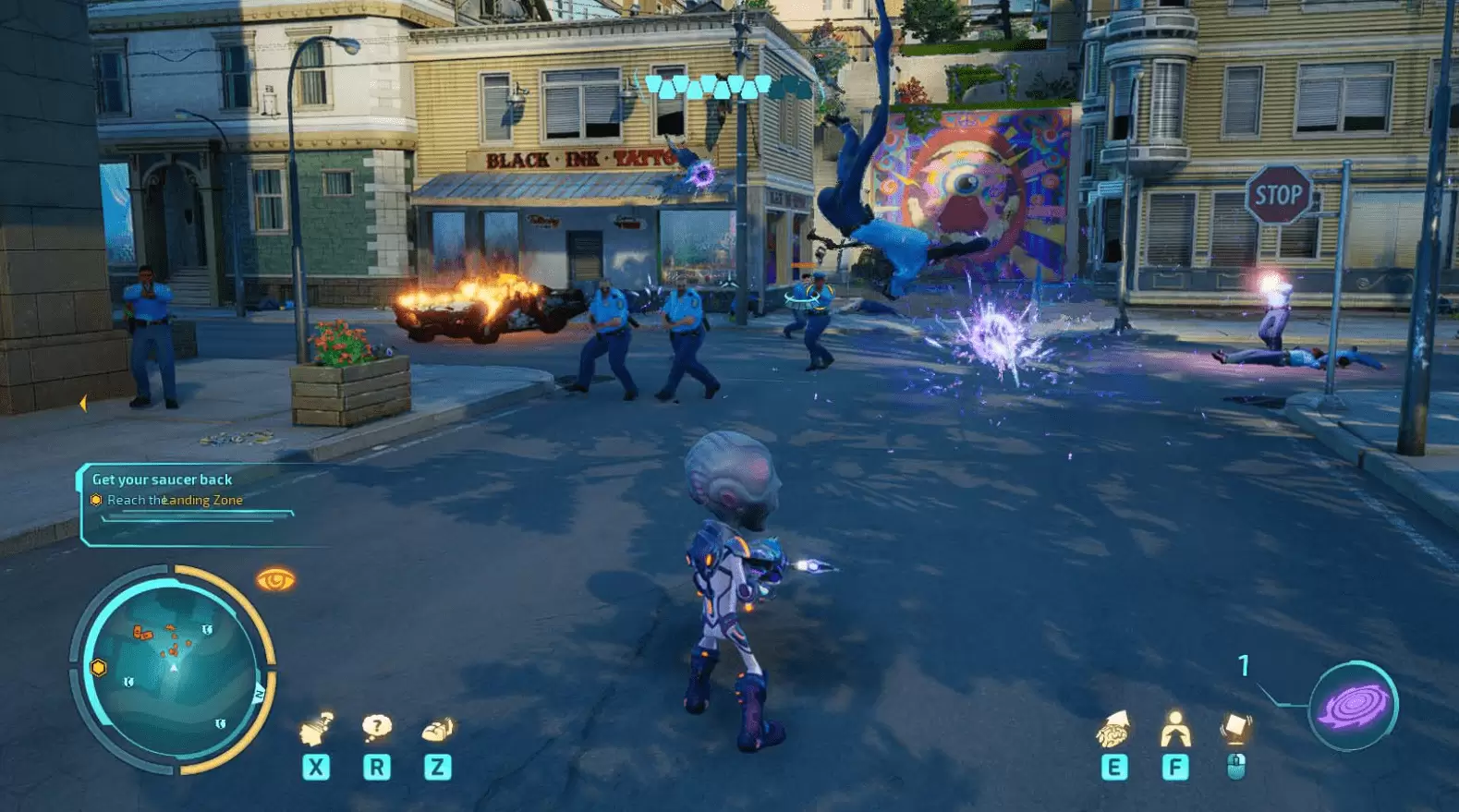This screenshot has height=812, width=1459.
Task: Click the Get your saucer back mission title
Action: (161, 479)
